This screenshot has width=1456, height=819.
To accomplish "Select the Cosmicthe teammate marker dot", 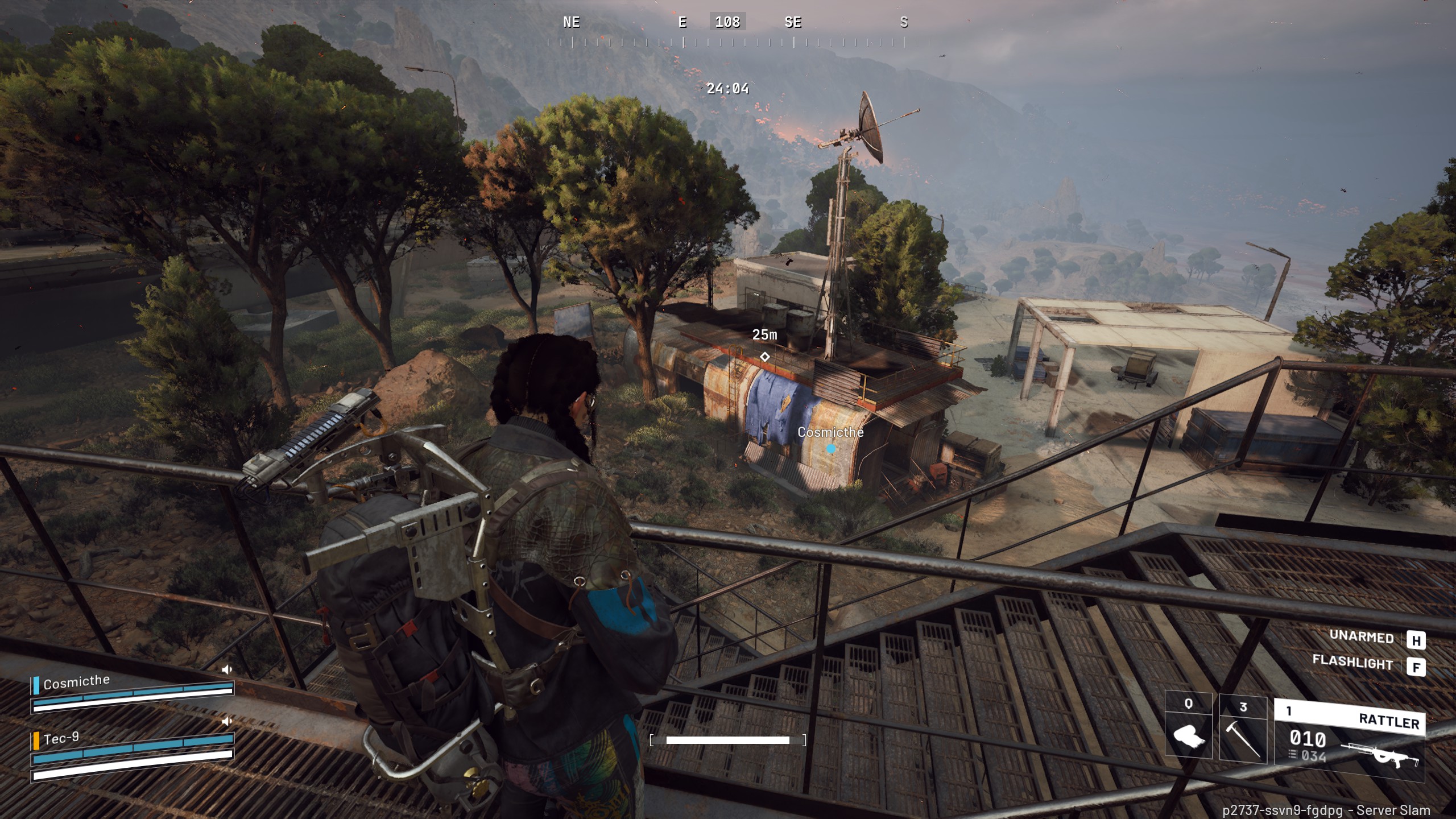I will (830, 449).
